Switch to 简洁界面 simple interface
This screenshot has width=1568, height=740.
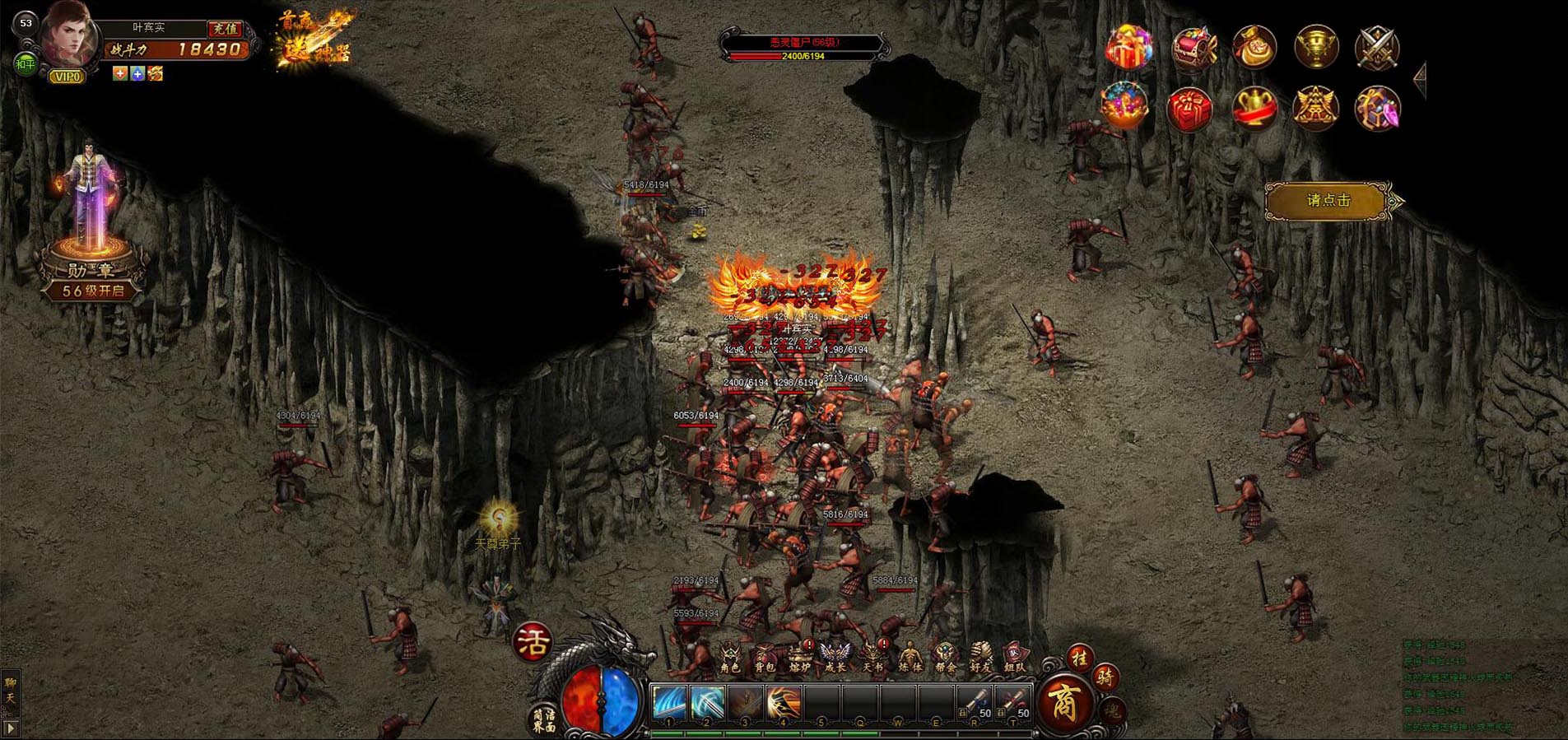(544, 721)
